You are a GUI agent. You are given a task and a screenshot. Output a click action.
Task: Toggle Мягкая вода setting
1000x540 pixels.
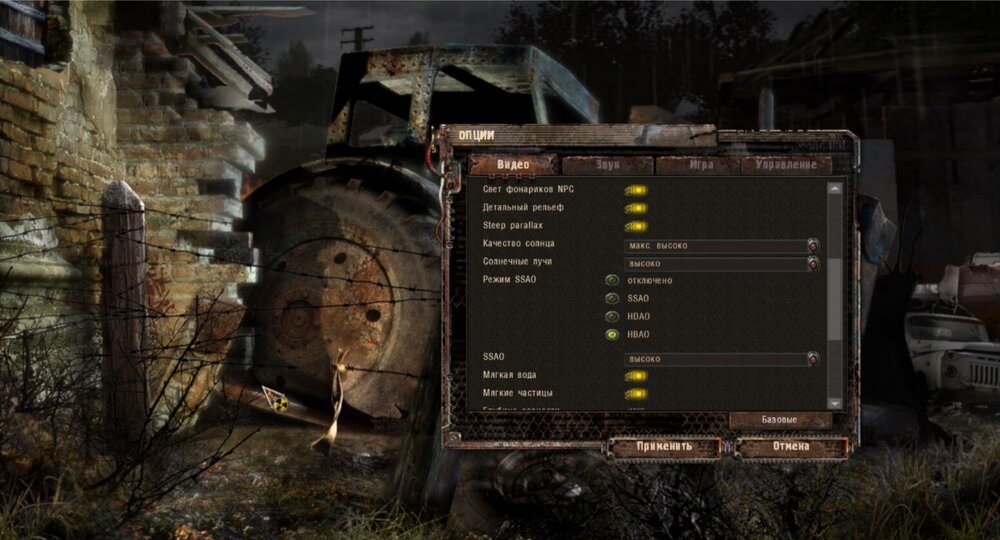(x=635, y=376)
